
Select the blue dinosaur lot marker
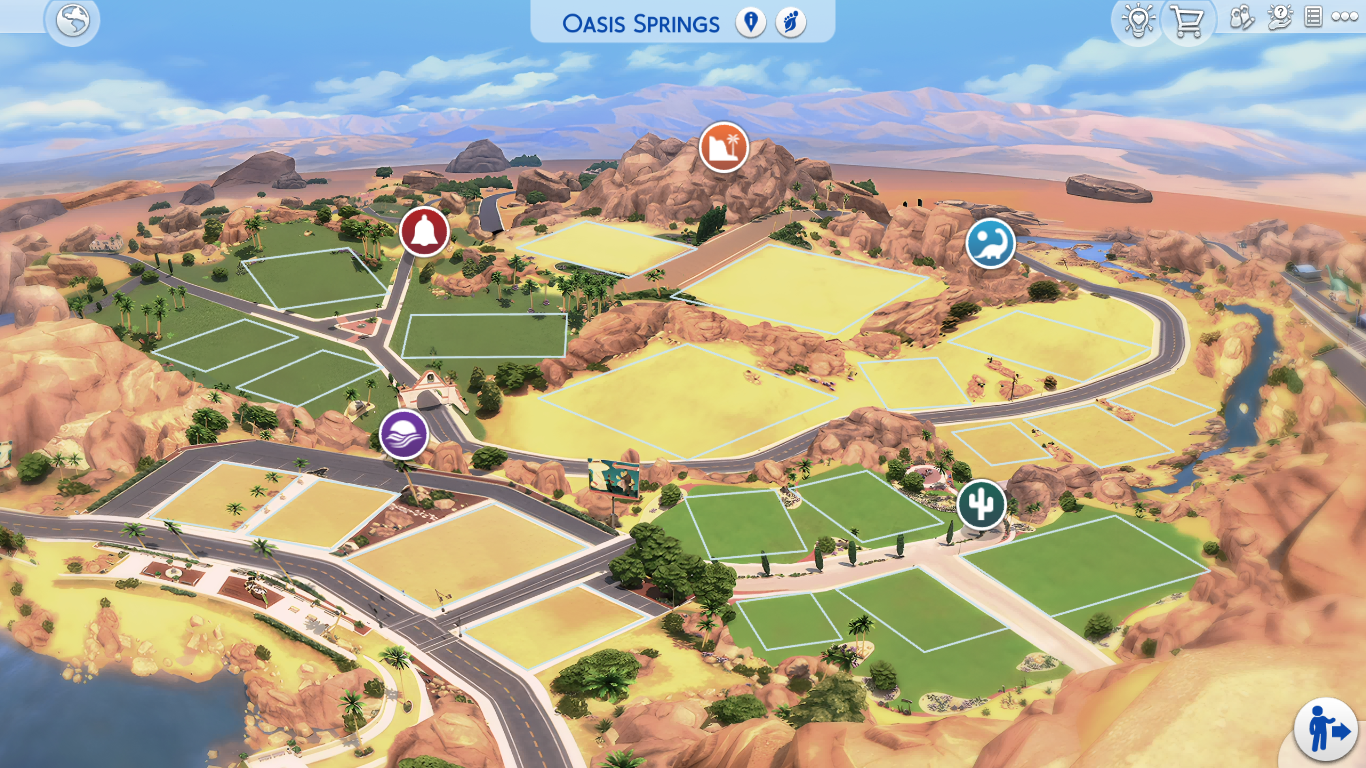point(990,242)
